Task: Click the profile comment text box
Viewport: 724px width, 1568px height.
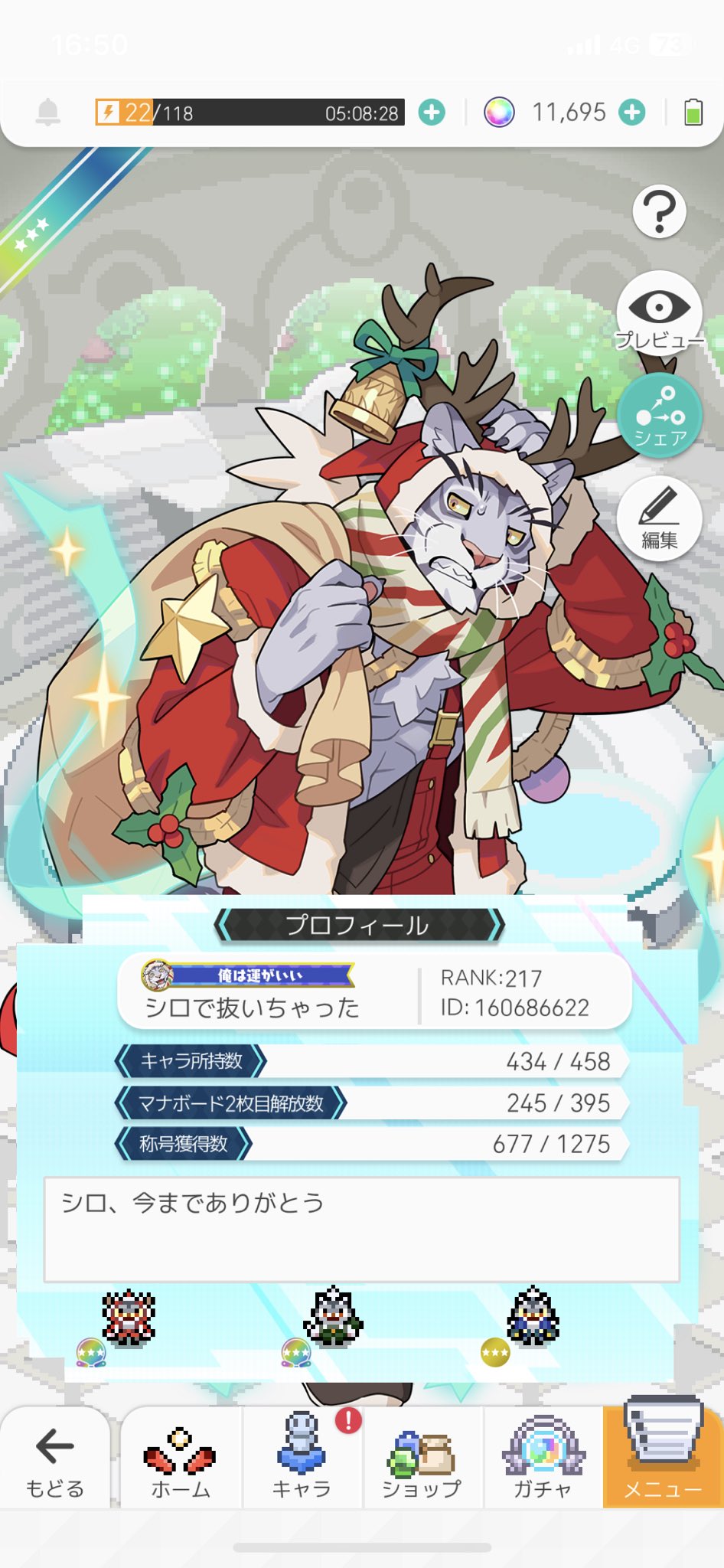Action: (x=361, y=1230)
